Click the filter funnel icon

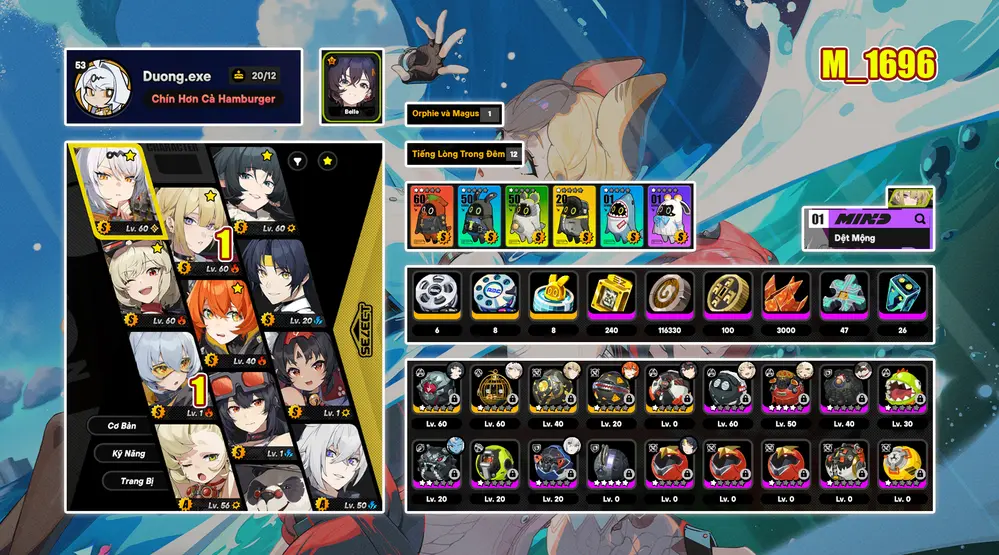tap(298, 160)
